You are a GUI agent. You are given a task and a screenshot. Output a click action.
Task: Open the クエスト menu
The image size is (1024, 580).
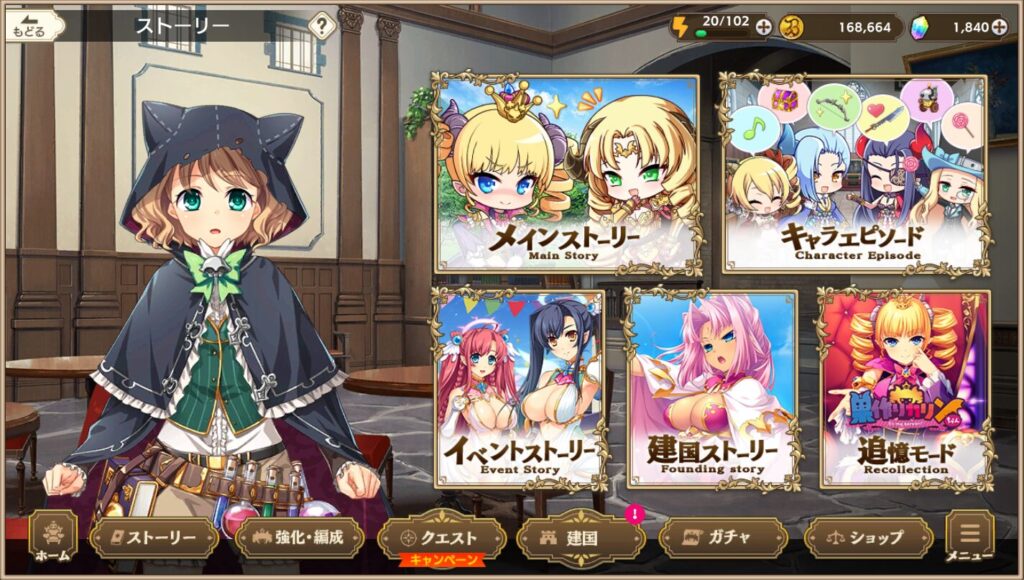pos(441,537)
